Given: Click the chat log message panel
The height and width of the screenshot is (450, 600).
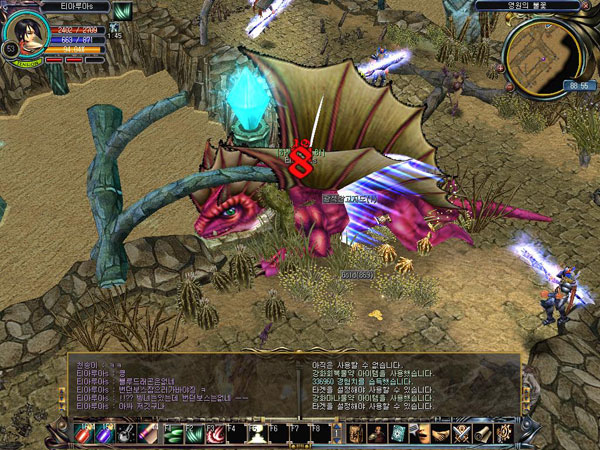Looking at the screenshot, I should [x=182, y=387].
